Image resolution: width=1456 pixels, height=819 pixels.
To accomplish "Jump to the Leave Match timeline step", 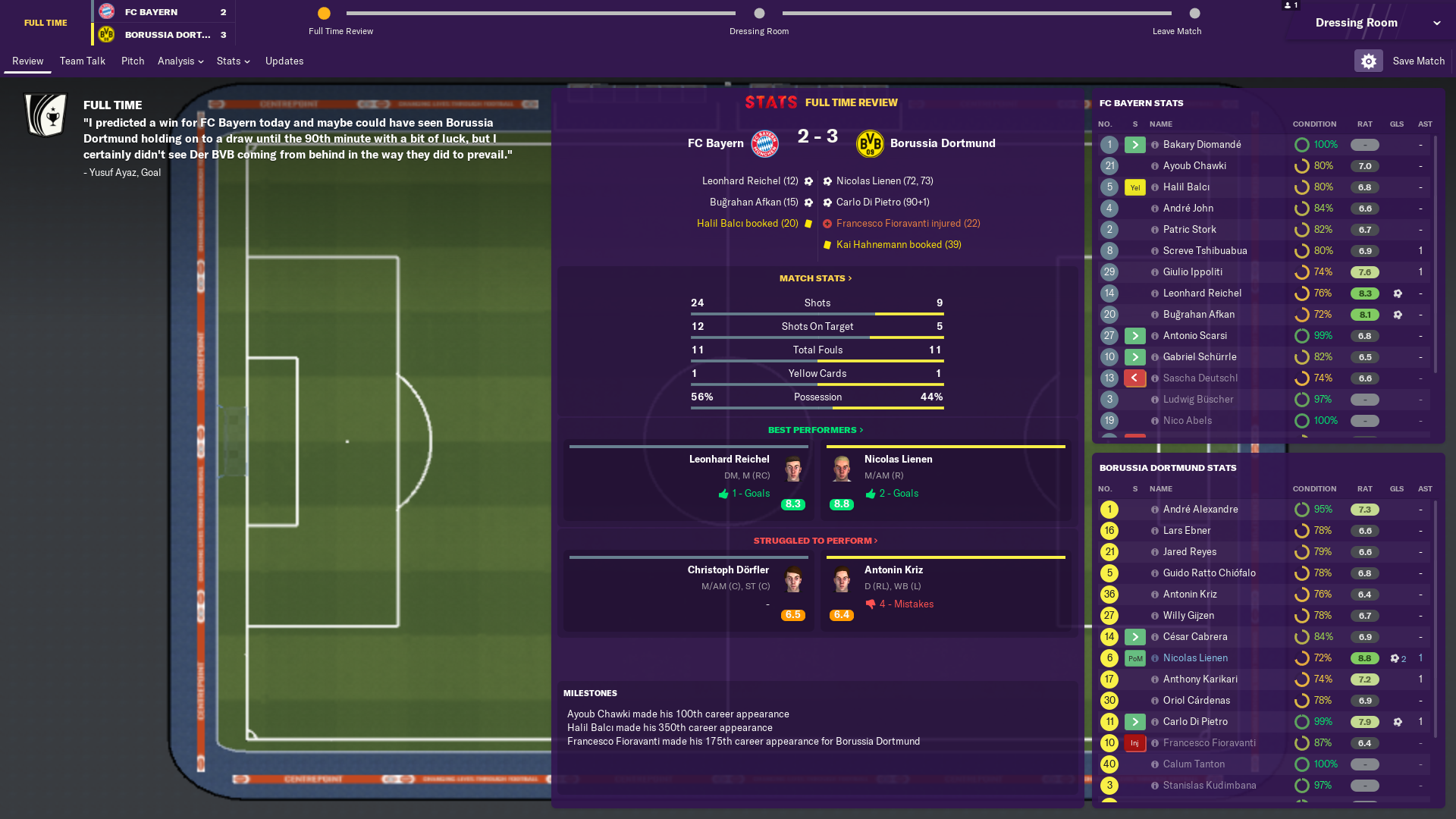I will [1194, 14].
